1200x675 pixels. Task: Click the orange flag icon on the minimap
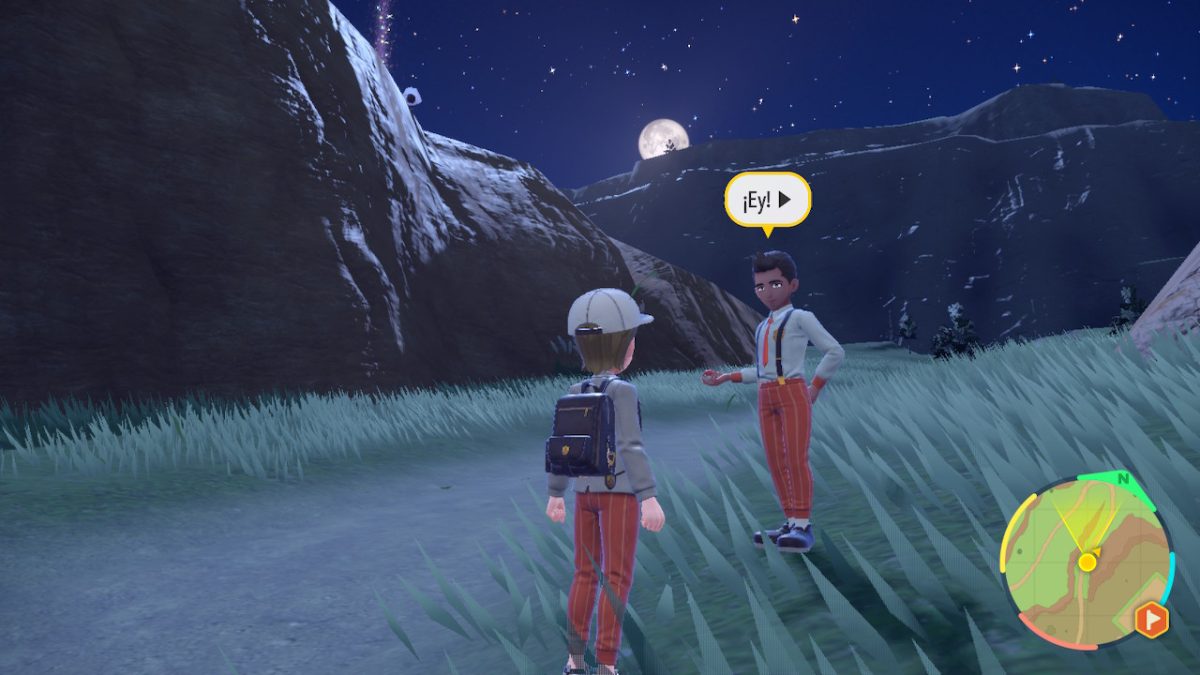1150,621
